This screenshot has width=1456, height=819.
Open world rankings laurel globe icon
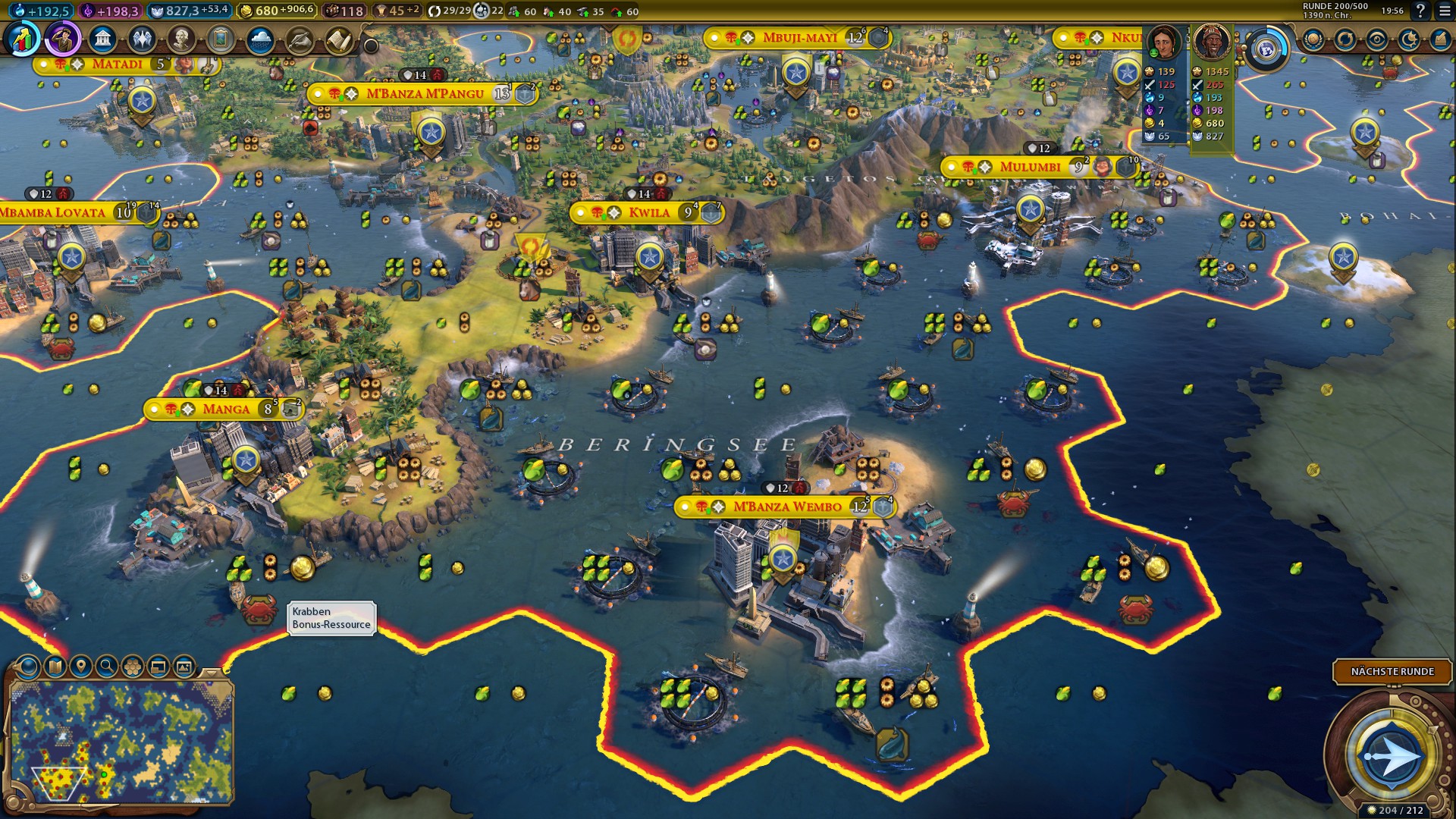click(x=1313, y=39)
